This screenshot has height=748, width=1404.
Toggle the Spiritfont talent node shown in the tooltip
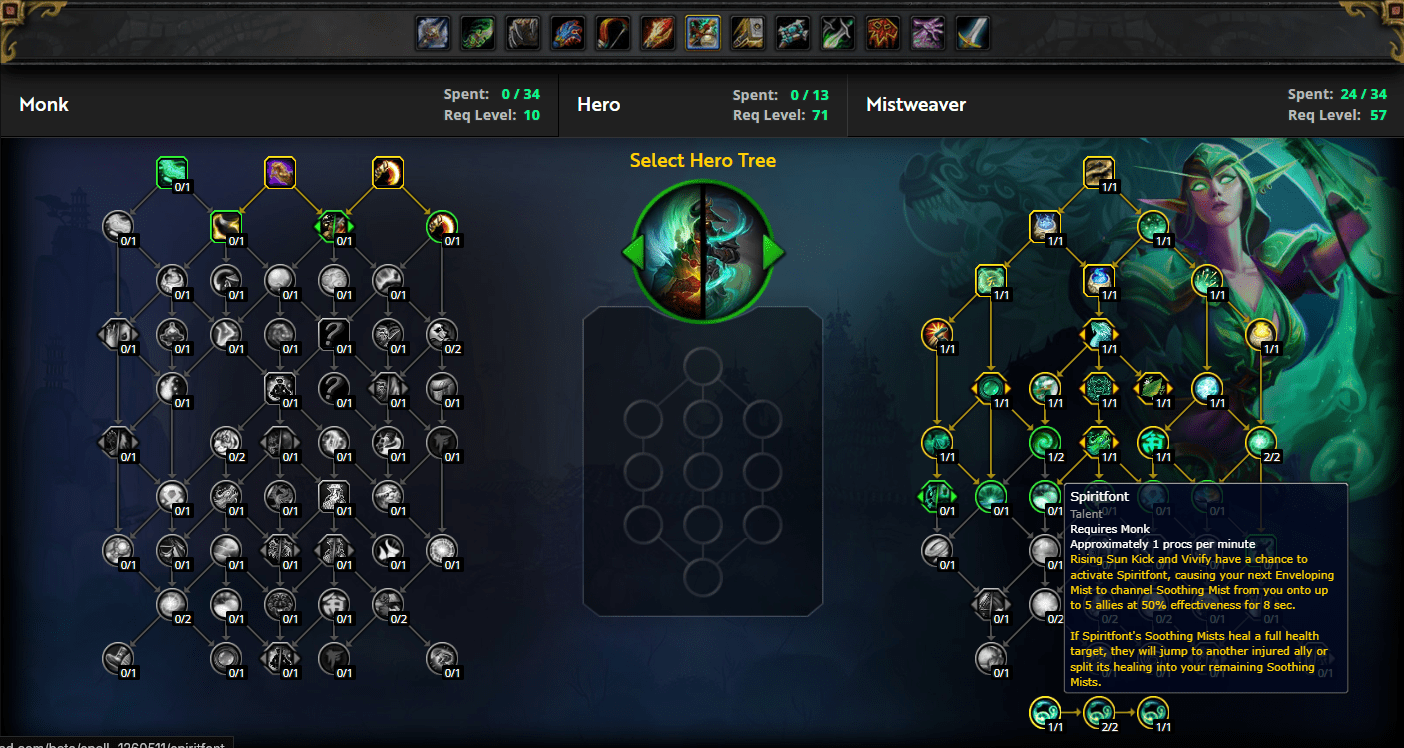pyautogui.click(x=1046, y=496)
